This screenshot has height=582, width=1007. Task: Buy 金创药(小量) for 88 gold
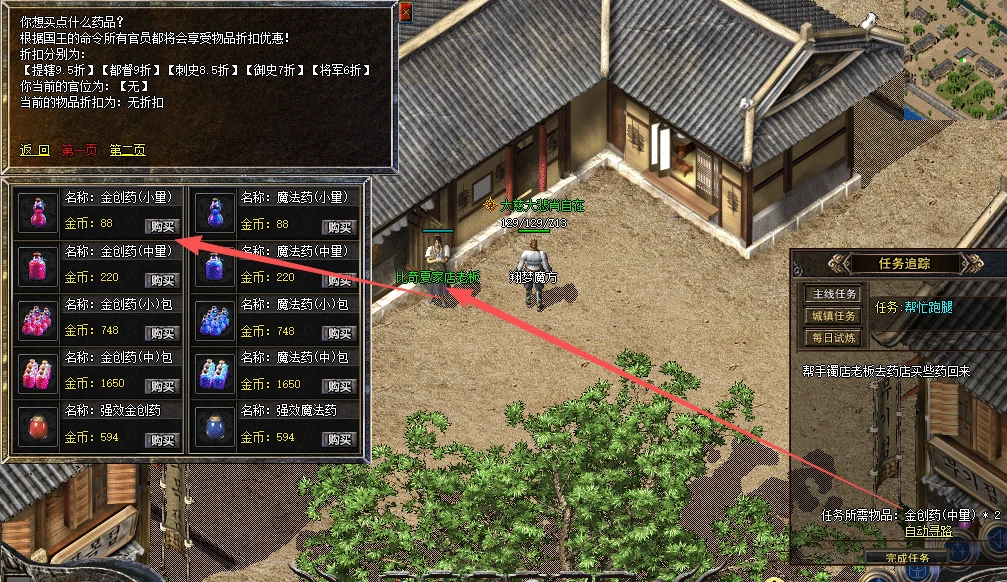point(161,226)
